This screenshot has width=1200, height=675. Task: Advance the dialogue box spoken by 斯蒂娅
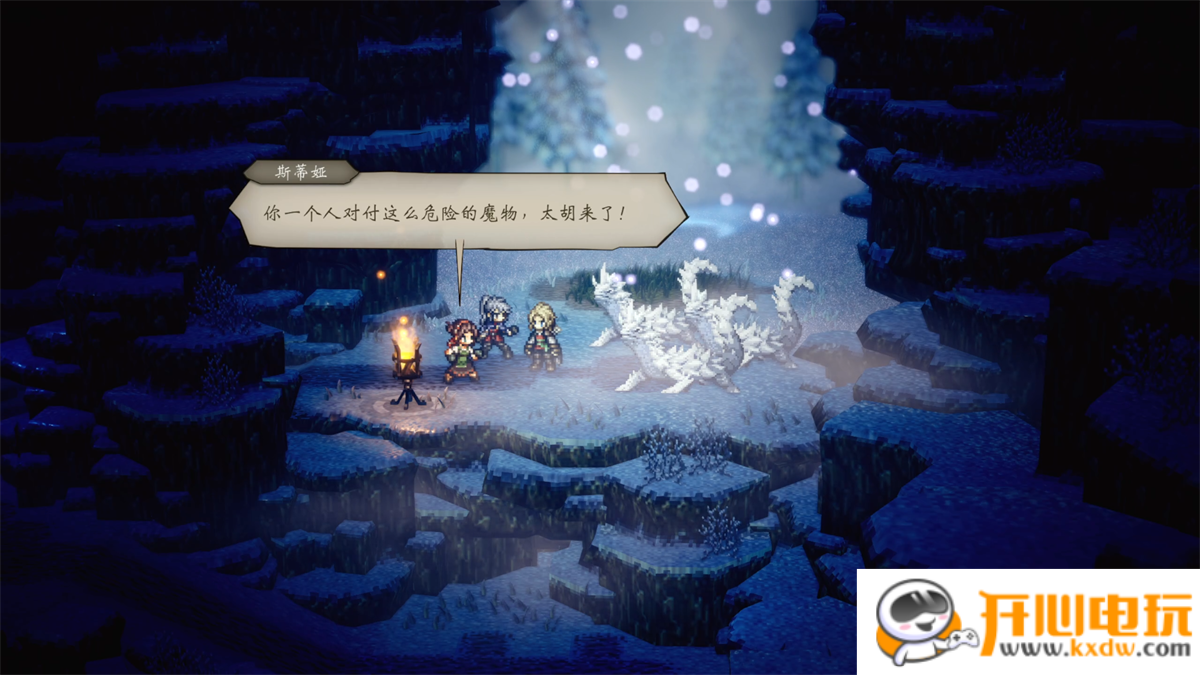[x=457, y=213]
